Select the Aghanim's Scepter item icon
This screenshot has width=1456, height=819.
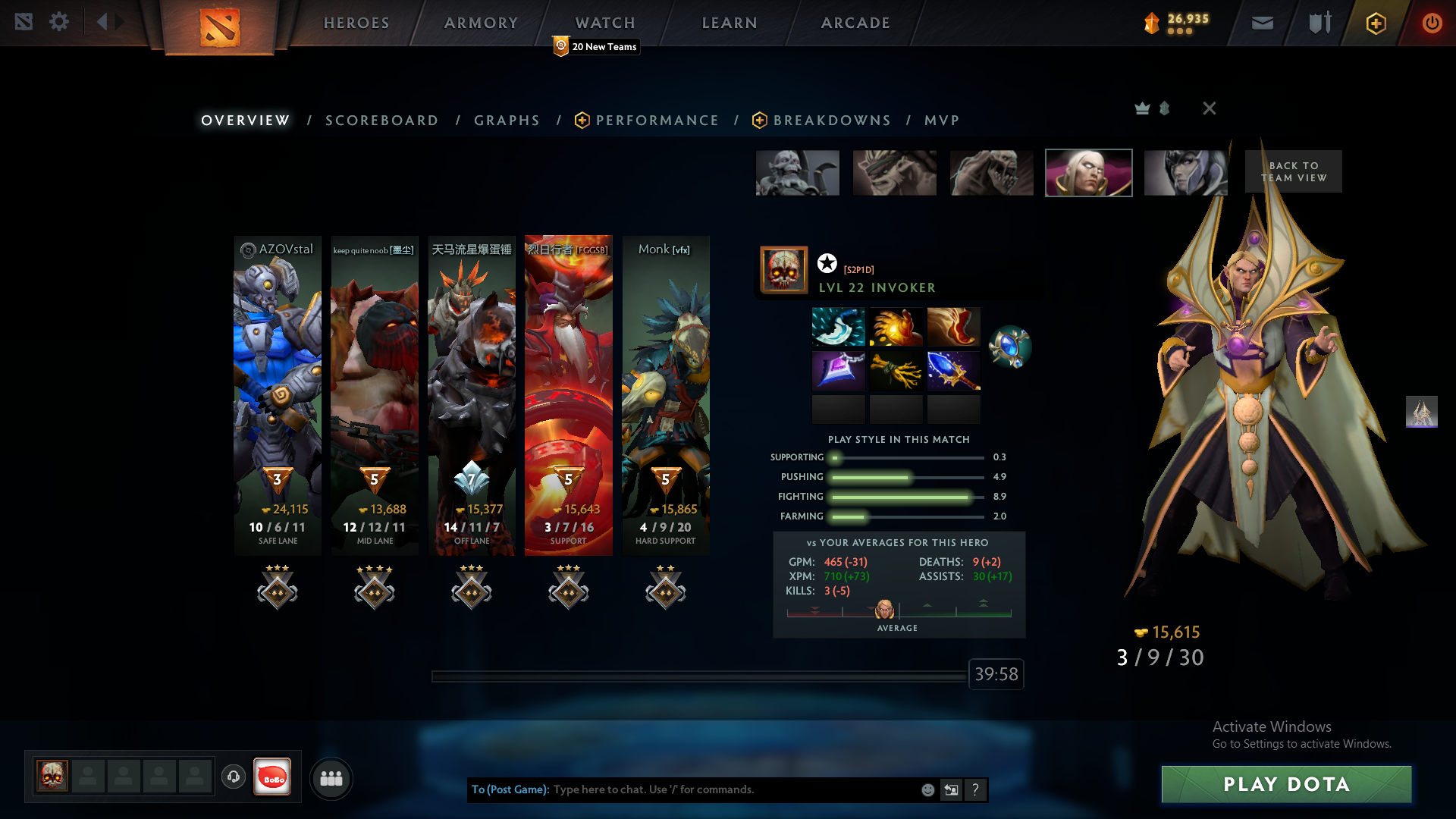tap(953, 371)
